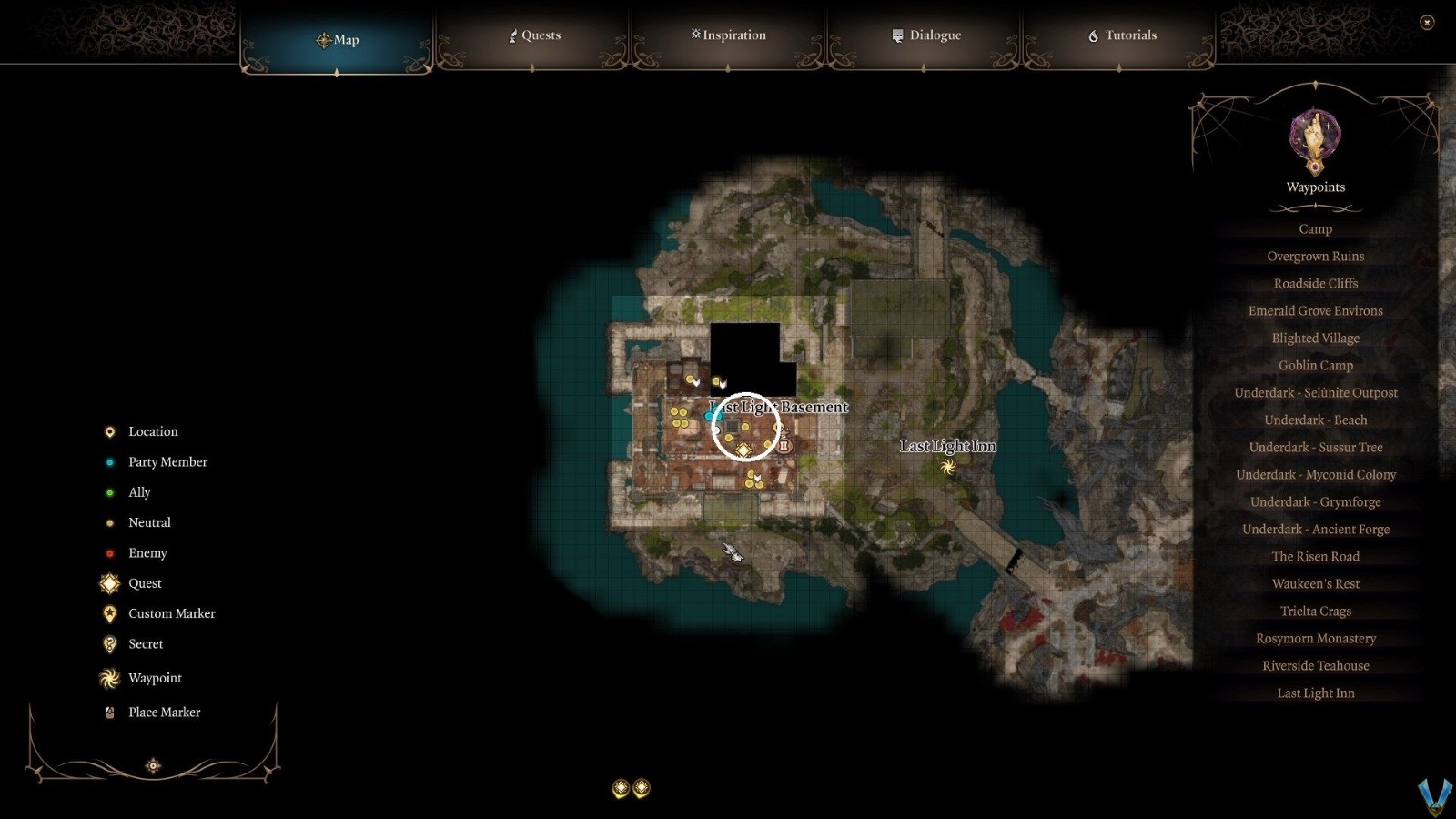Toggle the Neutral marker visibility
This screenshot has width=1456, height=819.
(110, 522)
